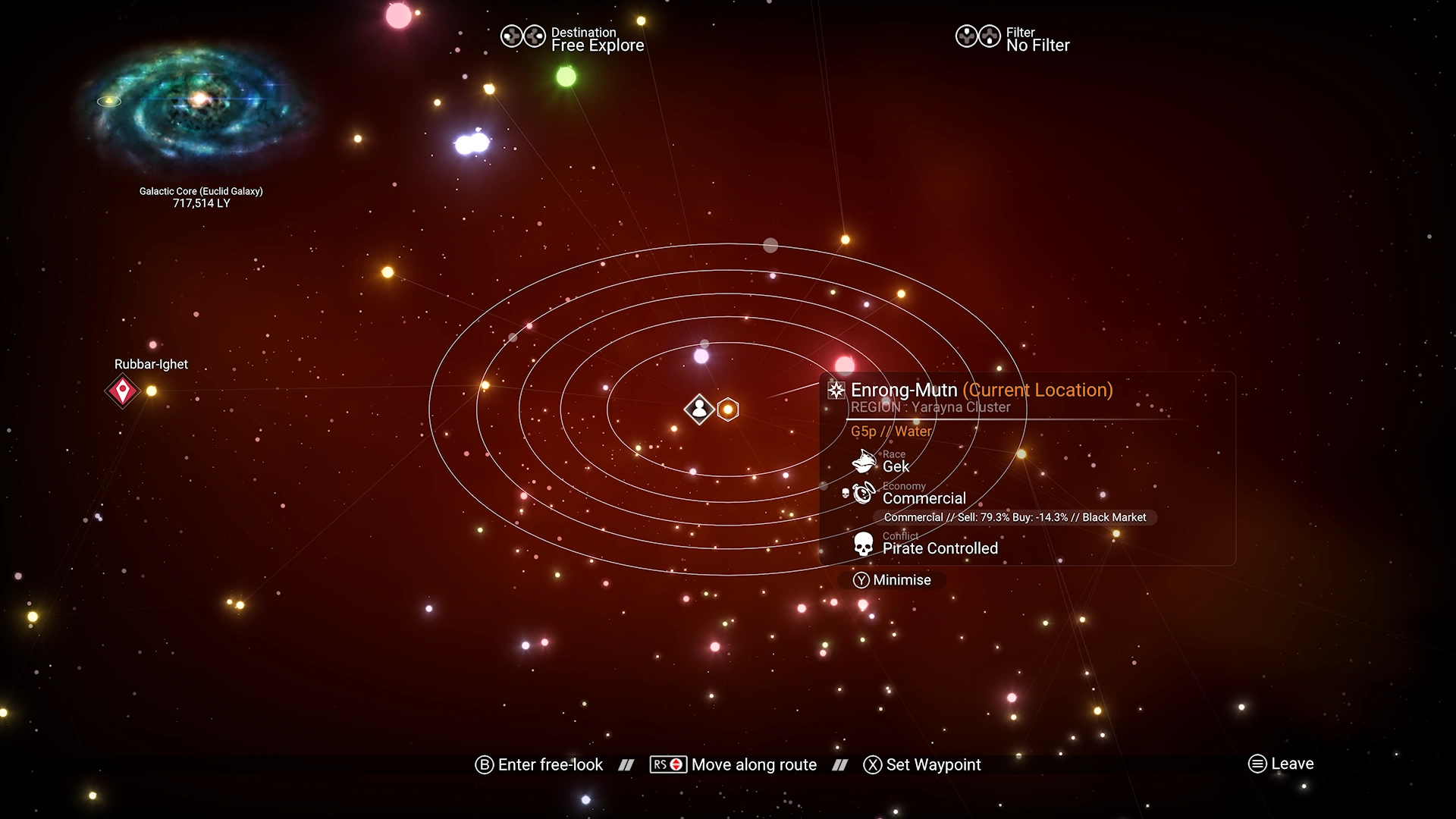Click the player current-location marker
Image resolution: width=1456 pixels, height=819 pixels.
tap(698, 409)
